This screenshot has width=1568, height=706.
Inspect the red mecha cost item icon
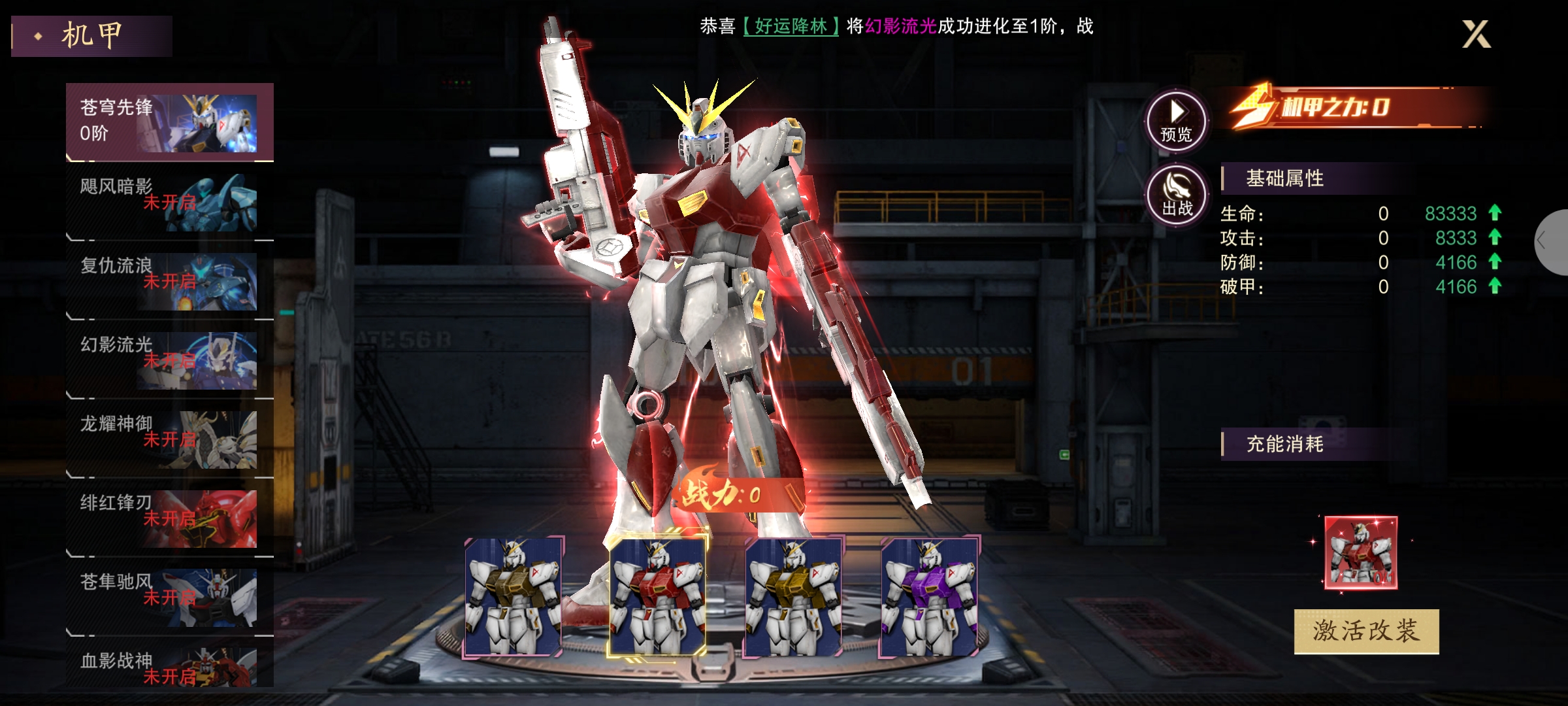coord(1361,552)
